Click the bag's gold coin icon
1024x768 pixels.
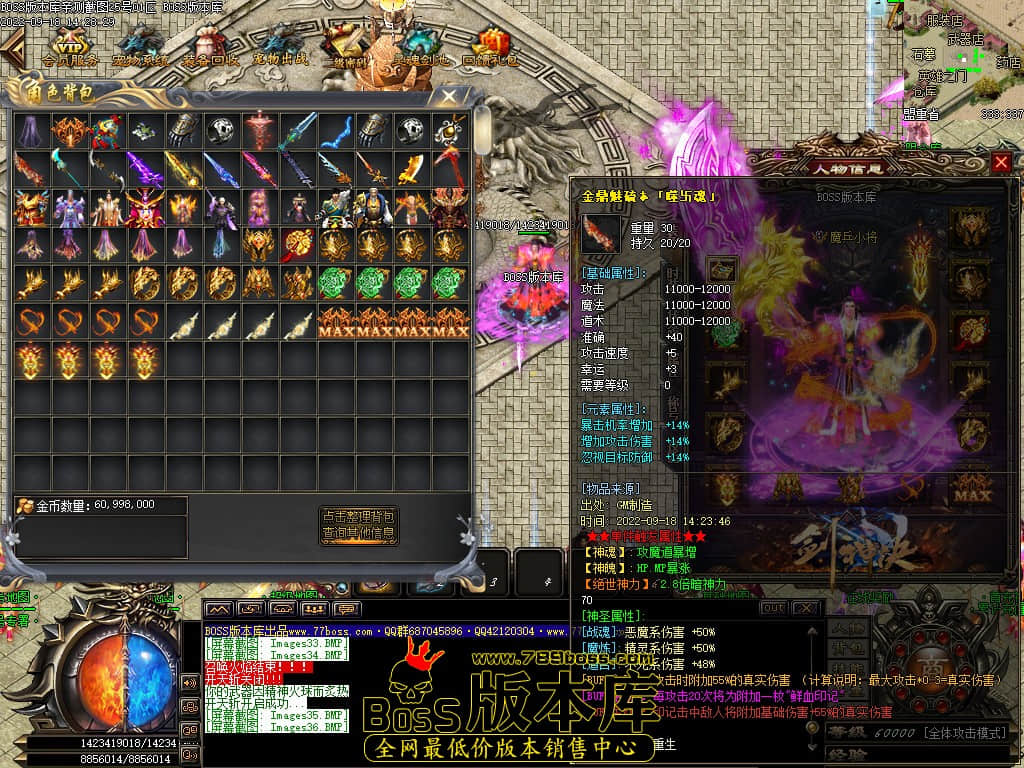click(25, 505)
